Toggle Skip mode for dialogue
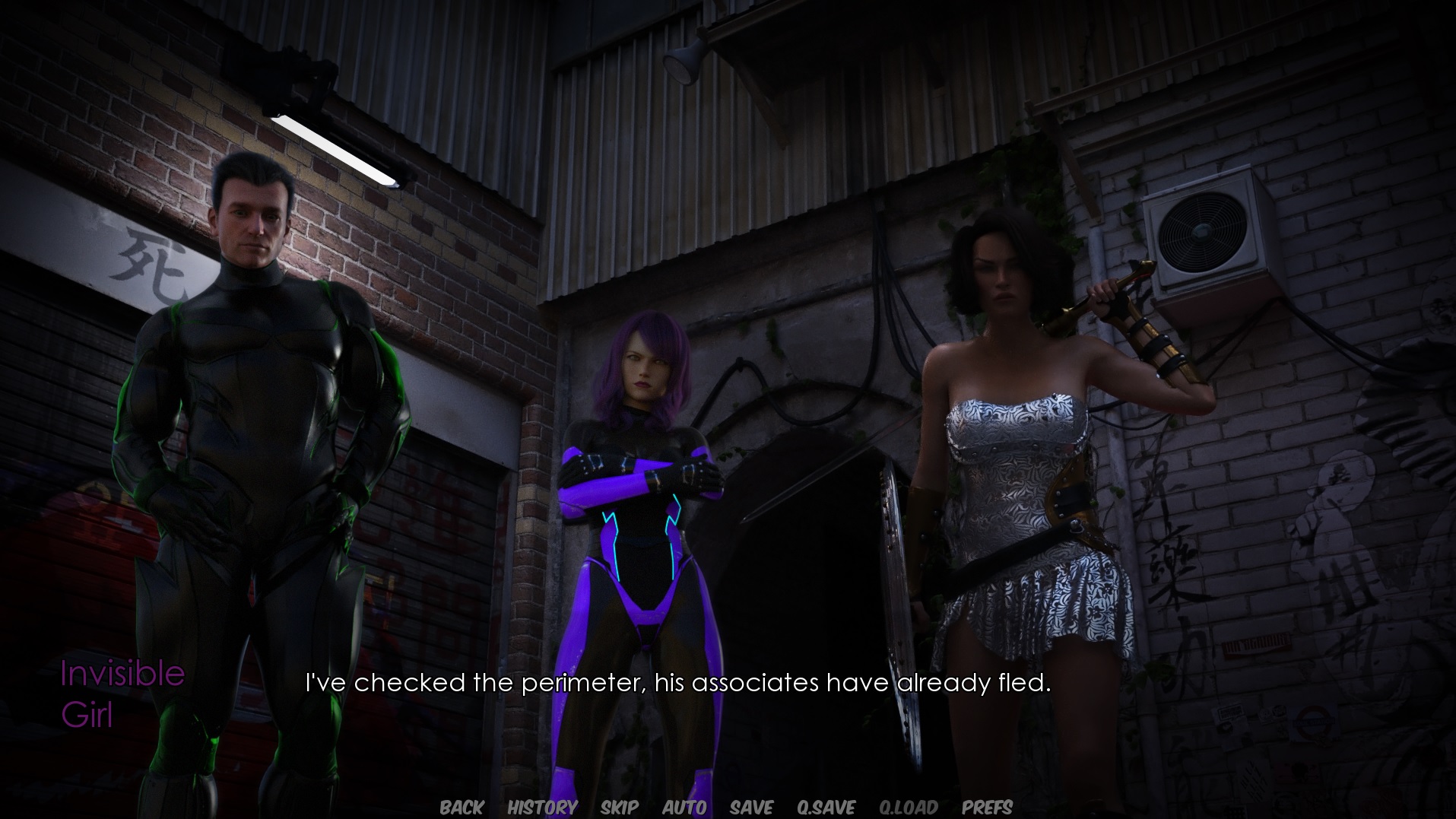Image resolution: width=1456 pixels, height=819 pixels. pos(619,807)
